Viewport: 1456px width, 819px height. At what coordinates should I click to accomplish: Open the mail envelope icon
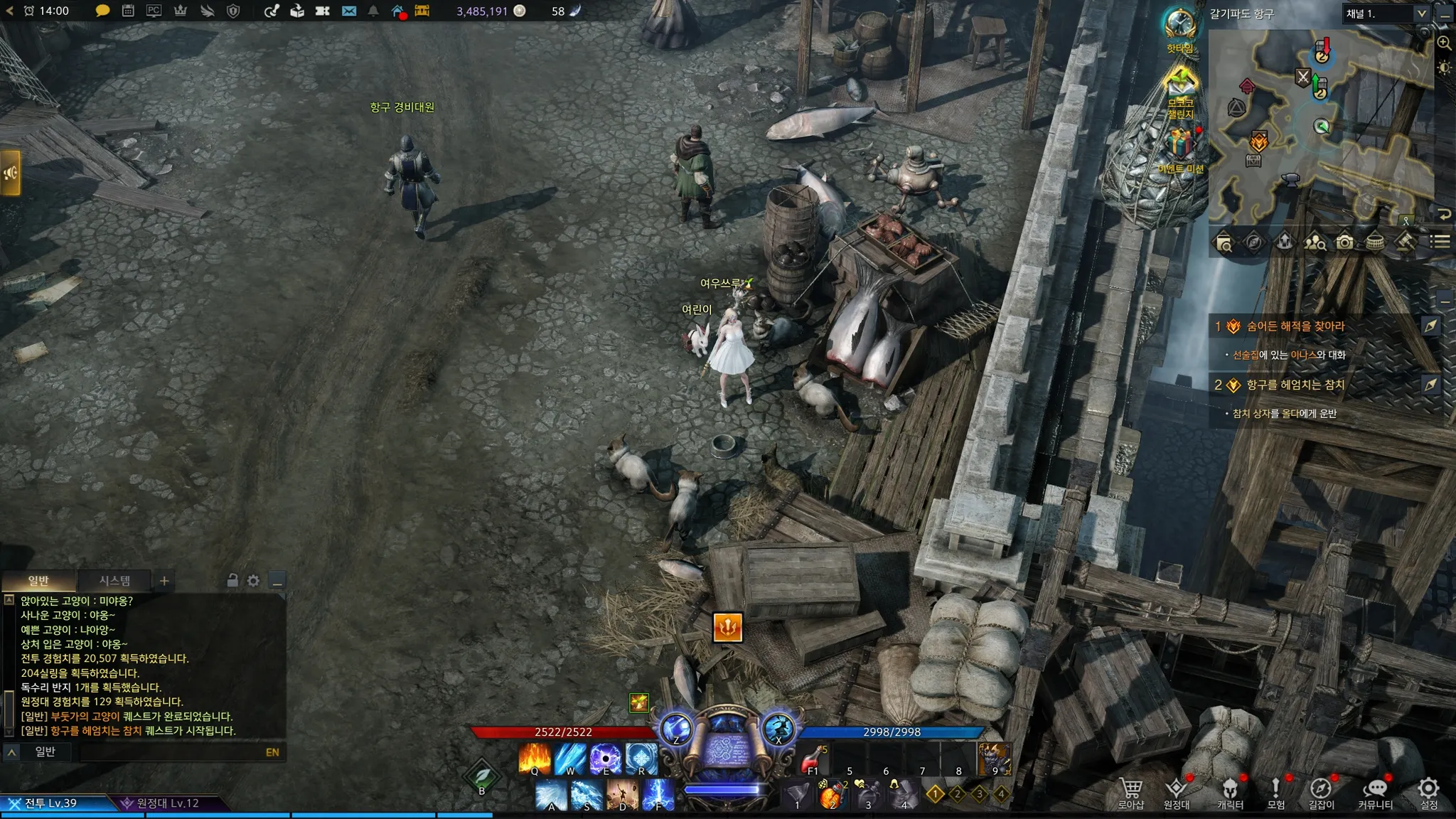(349, 11)
